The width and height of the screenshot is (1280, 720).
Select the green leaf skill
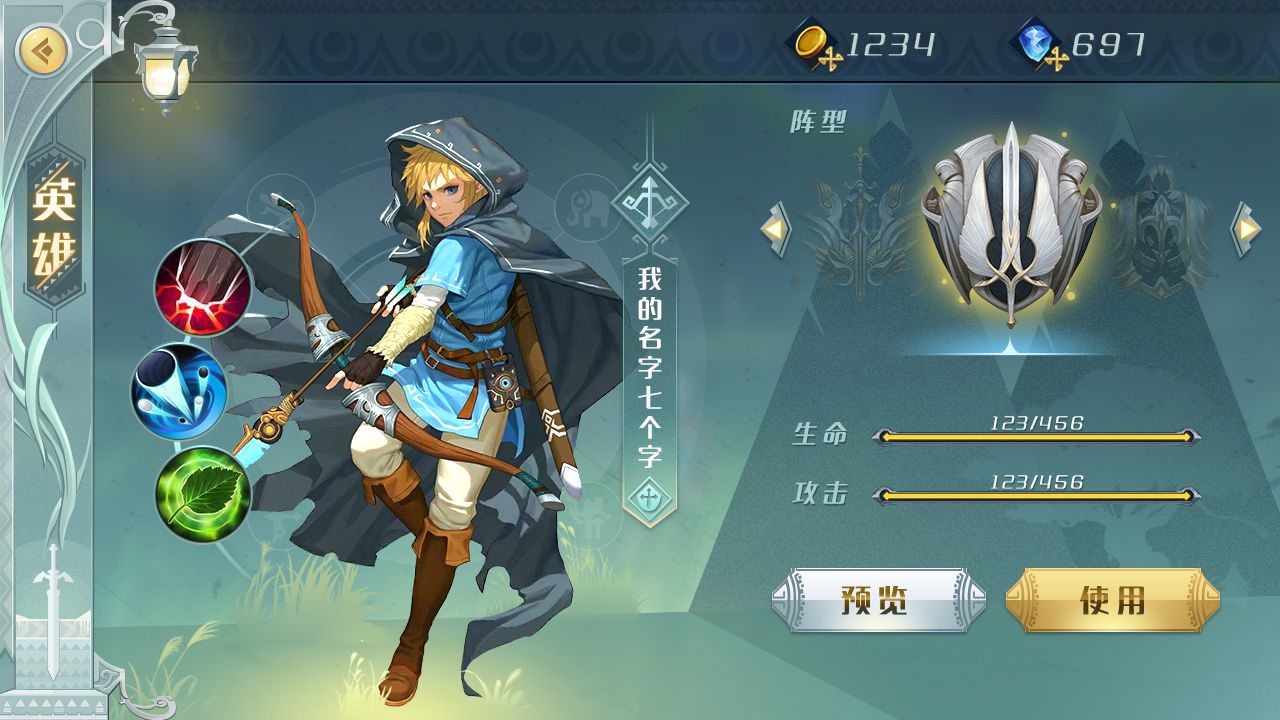click(x=203, y=494)
